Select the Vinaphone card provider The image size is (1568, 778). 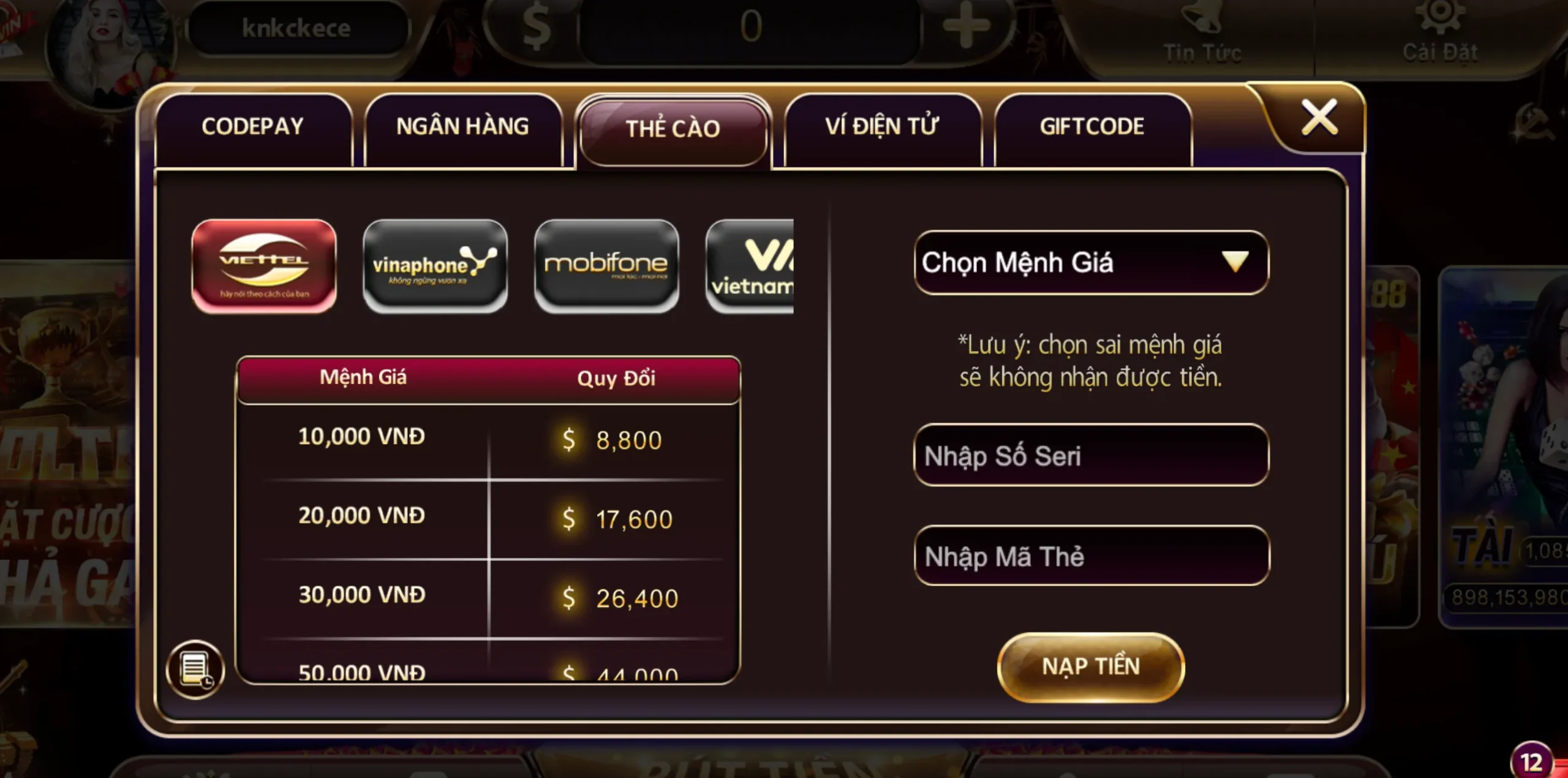[x=435, y=265]
